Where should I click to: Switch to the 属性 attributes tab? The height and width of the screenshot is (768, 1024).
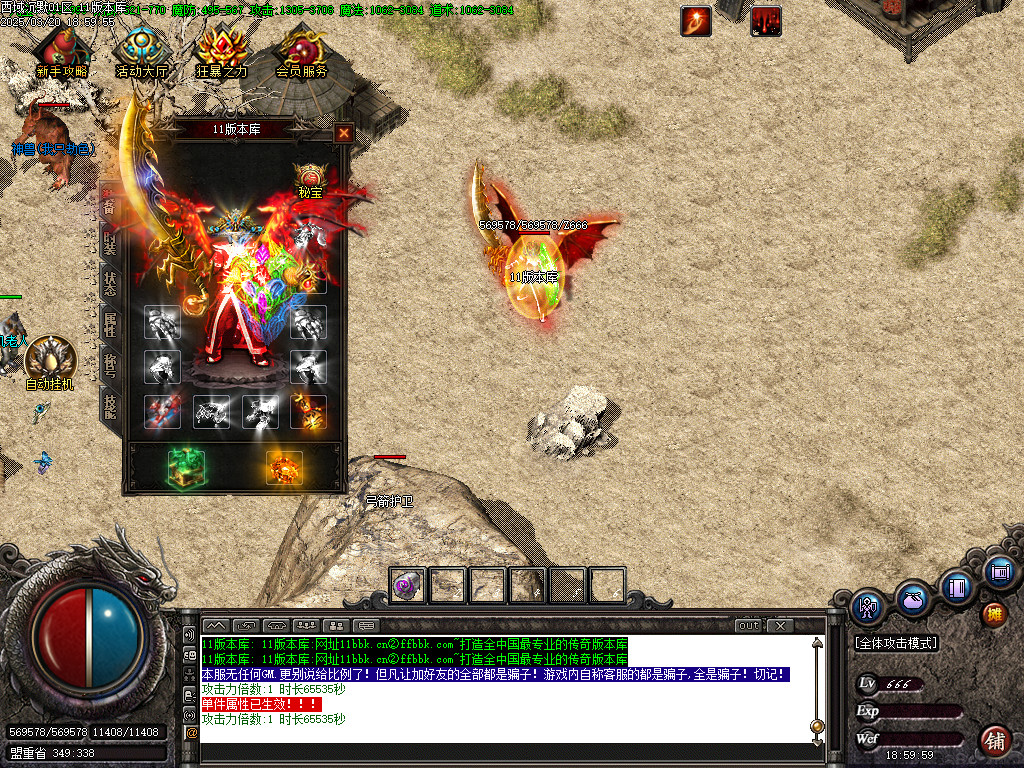(109, 323)
